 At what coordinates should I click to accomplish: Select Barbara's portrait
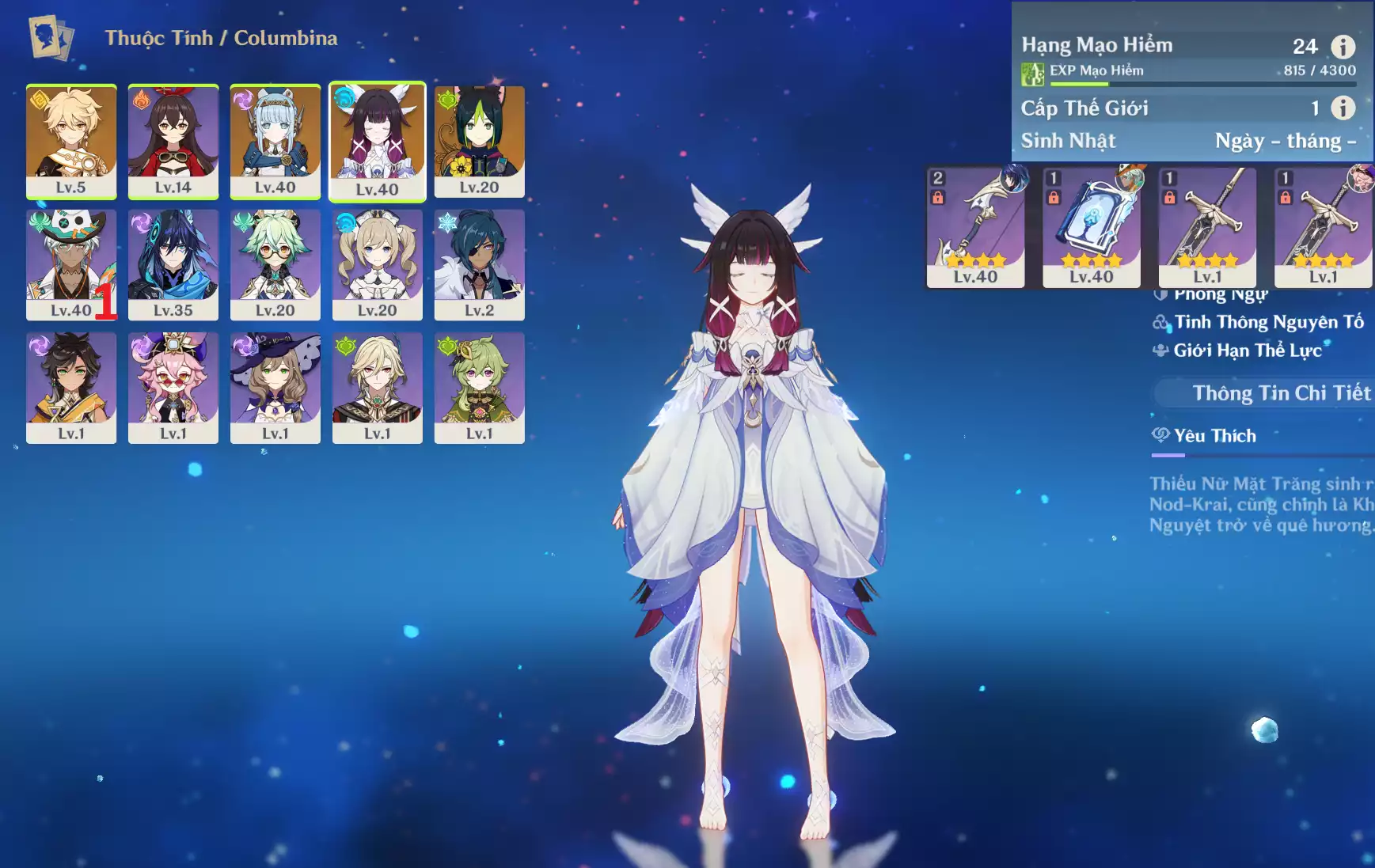click(377, 264)
